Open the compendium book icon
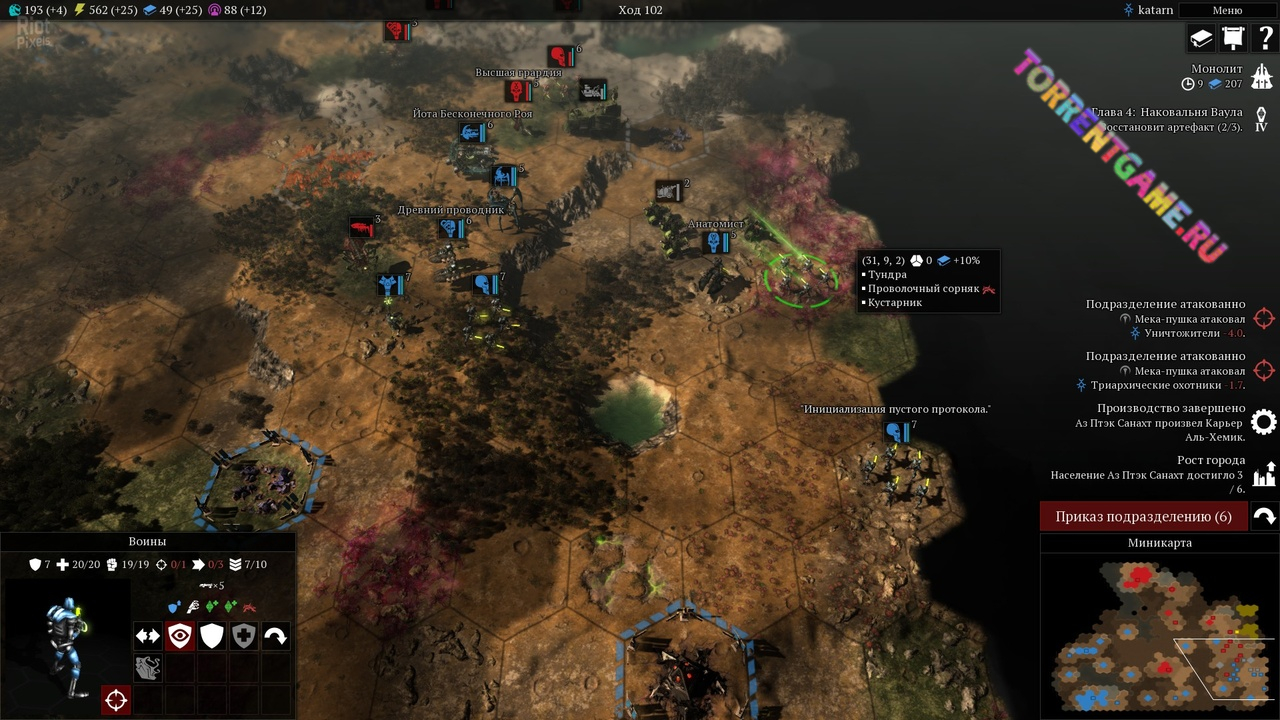Viewport: 1280px width, 720px height. tap(1200, 38)
